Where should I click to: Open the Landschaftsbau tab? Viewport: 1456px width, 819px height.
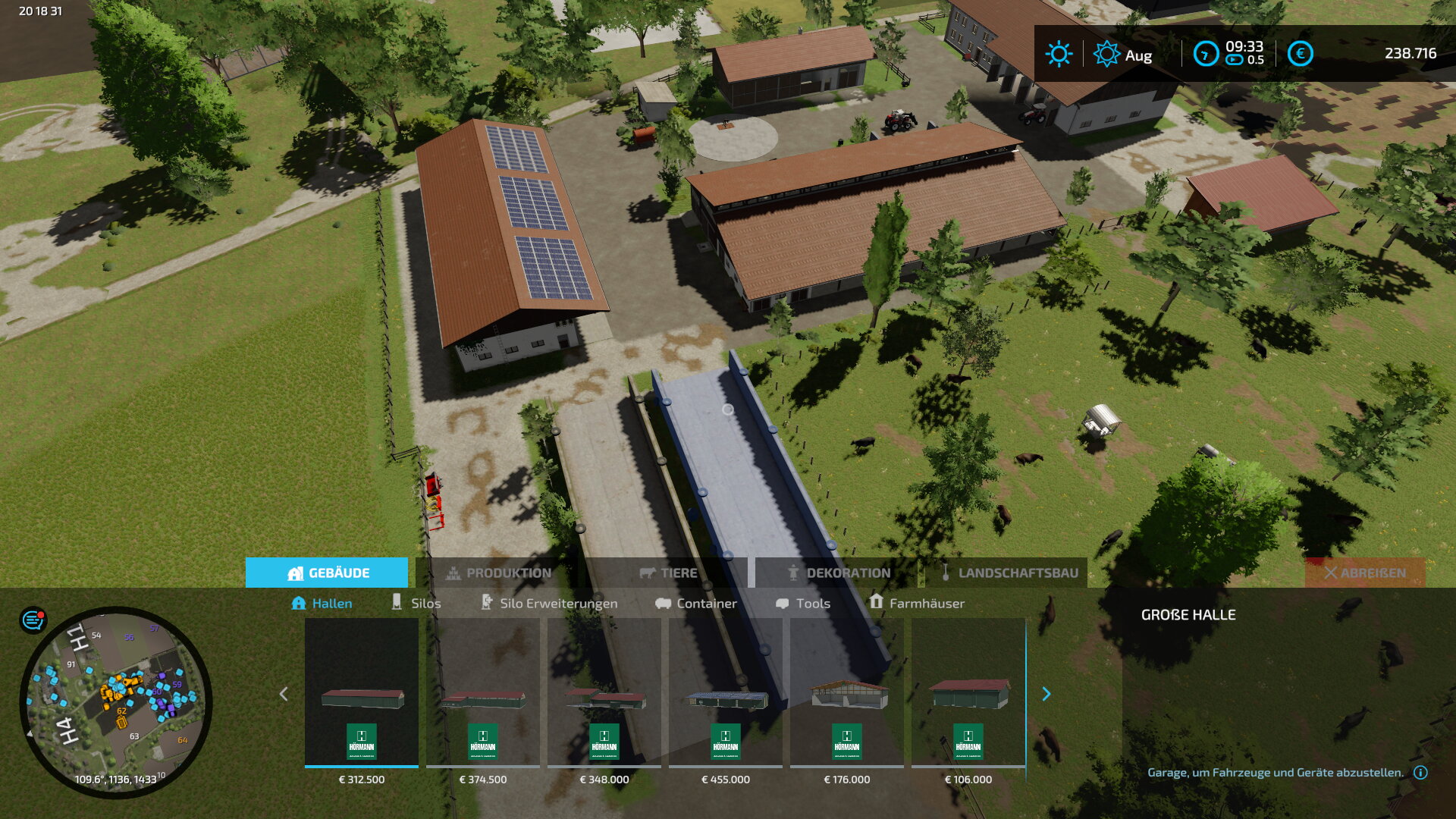pyautogui.click(x=1008, y=573)
